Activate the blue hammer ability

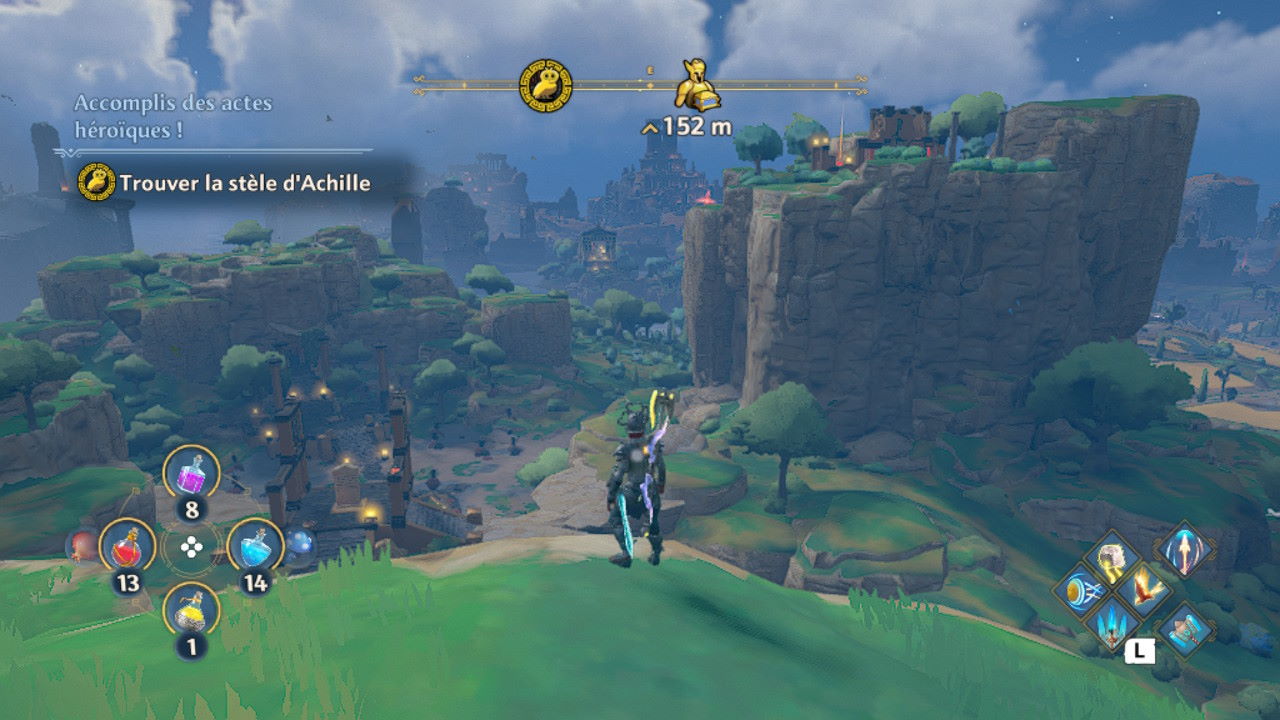tap(1185, 629)
